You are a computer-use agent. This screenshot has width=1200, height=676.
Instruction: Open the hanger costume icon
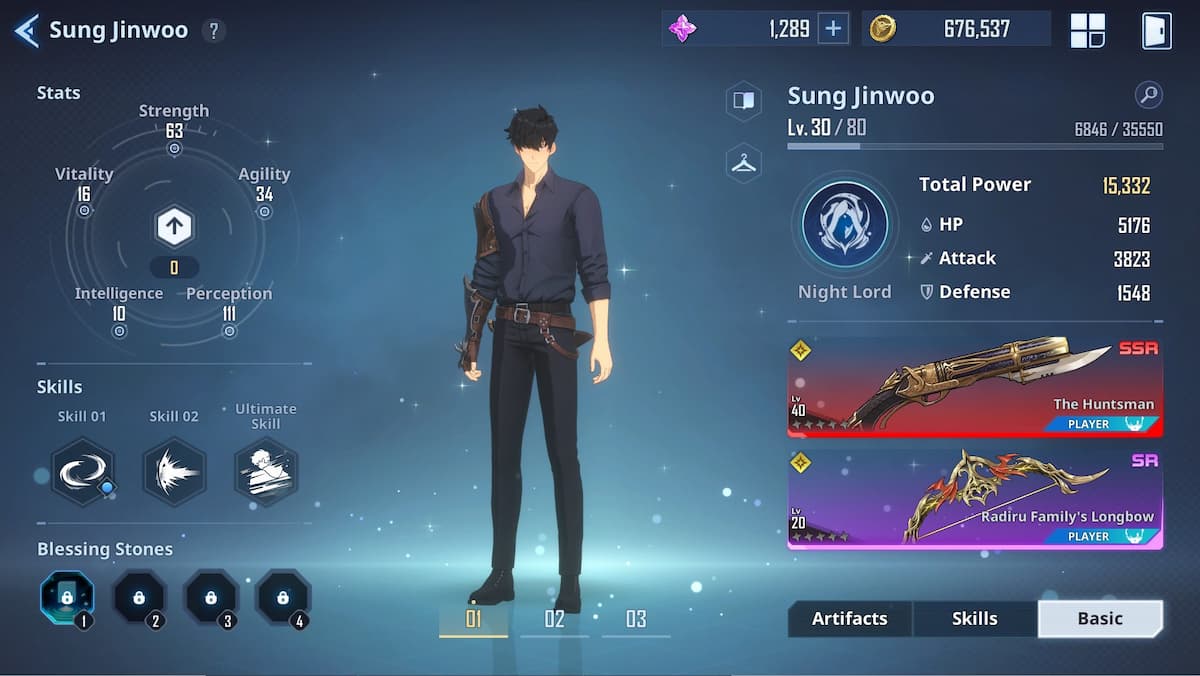[744, 163]
